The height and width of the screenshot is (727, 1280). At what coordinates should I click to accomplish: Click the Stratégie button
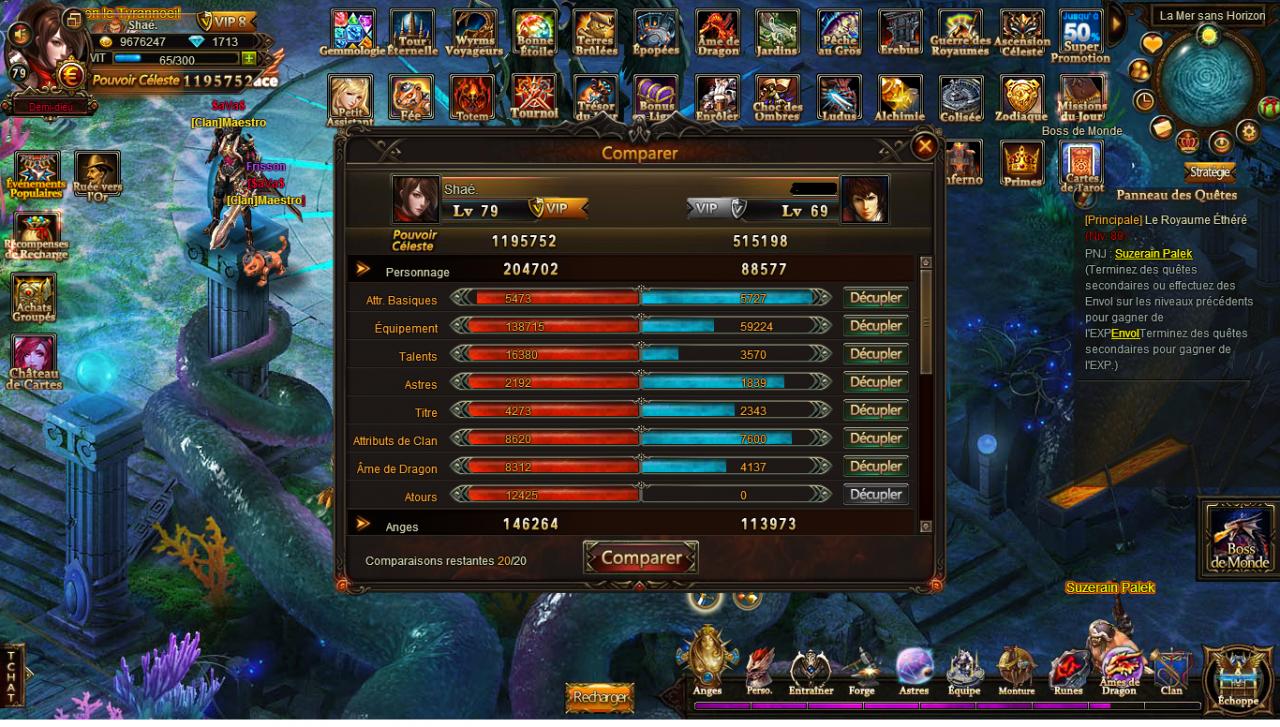click(1209, 172)
